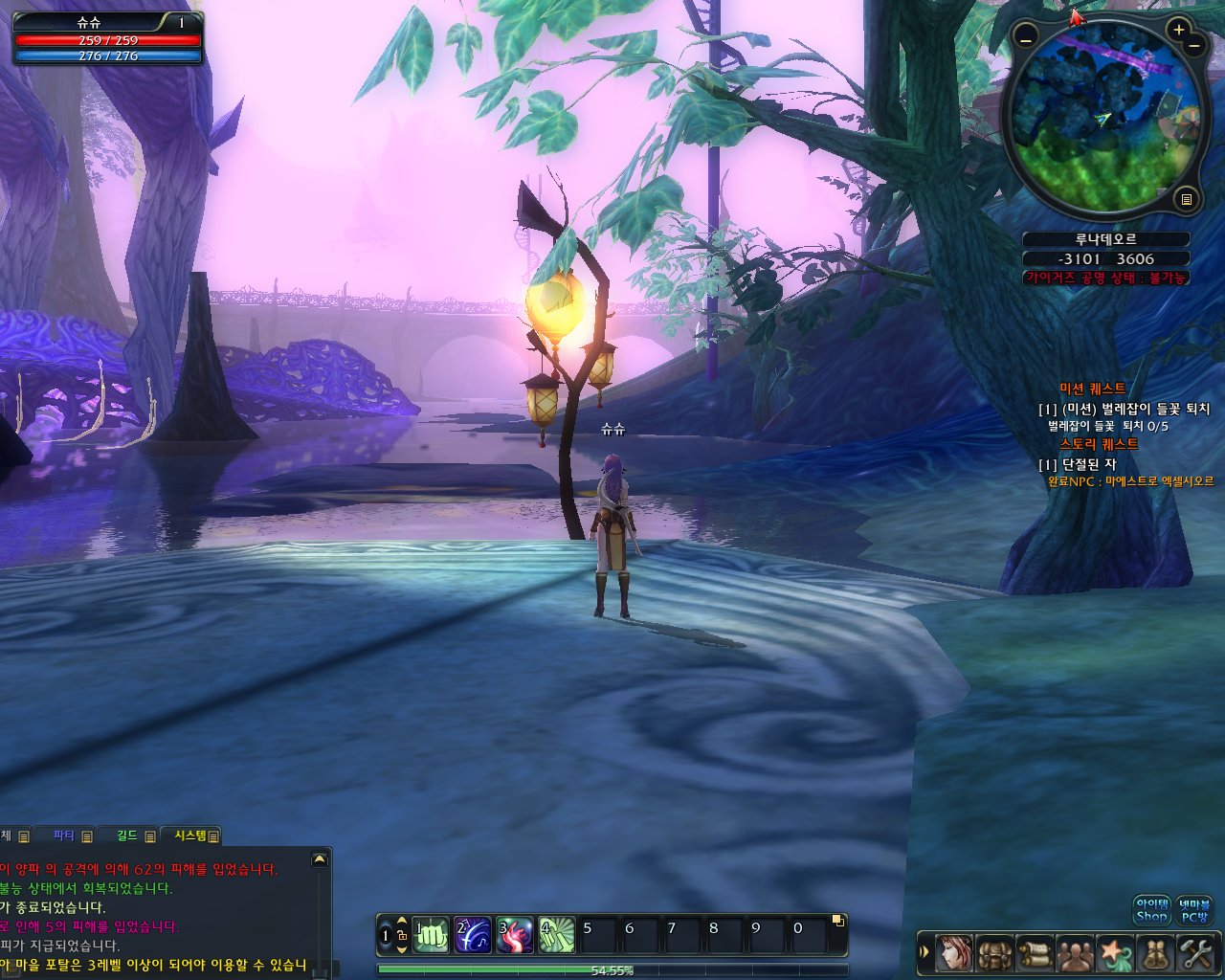Open the rolled map scrolls icon

coord(1155,953)
